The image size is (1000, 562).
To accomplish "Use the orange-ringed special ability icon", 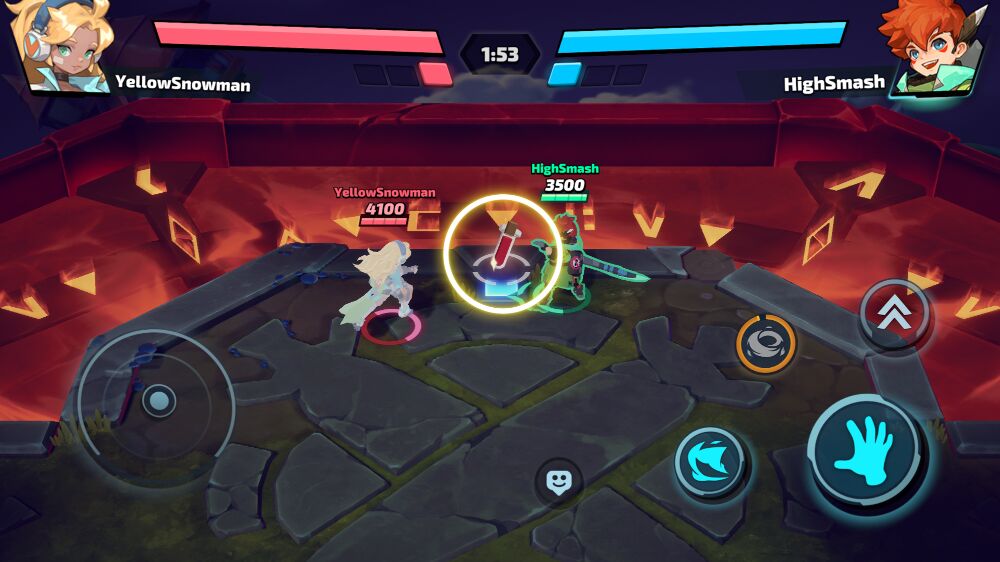I will 766,344.
